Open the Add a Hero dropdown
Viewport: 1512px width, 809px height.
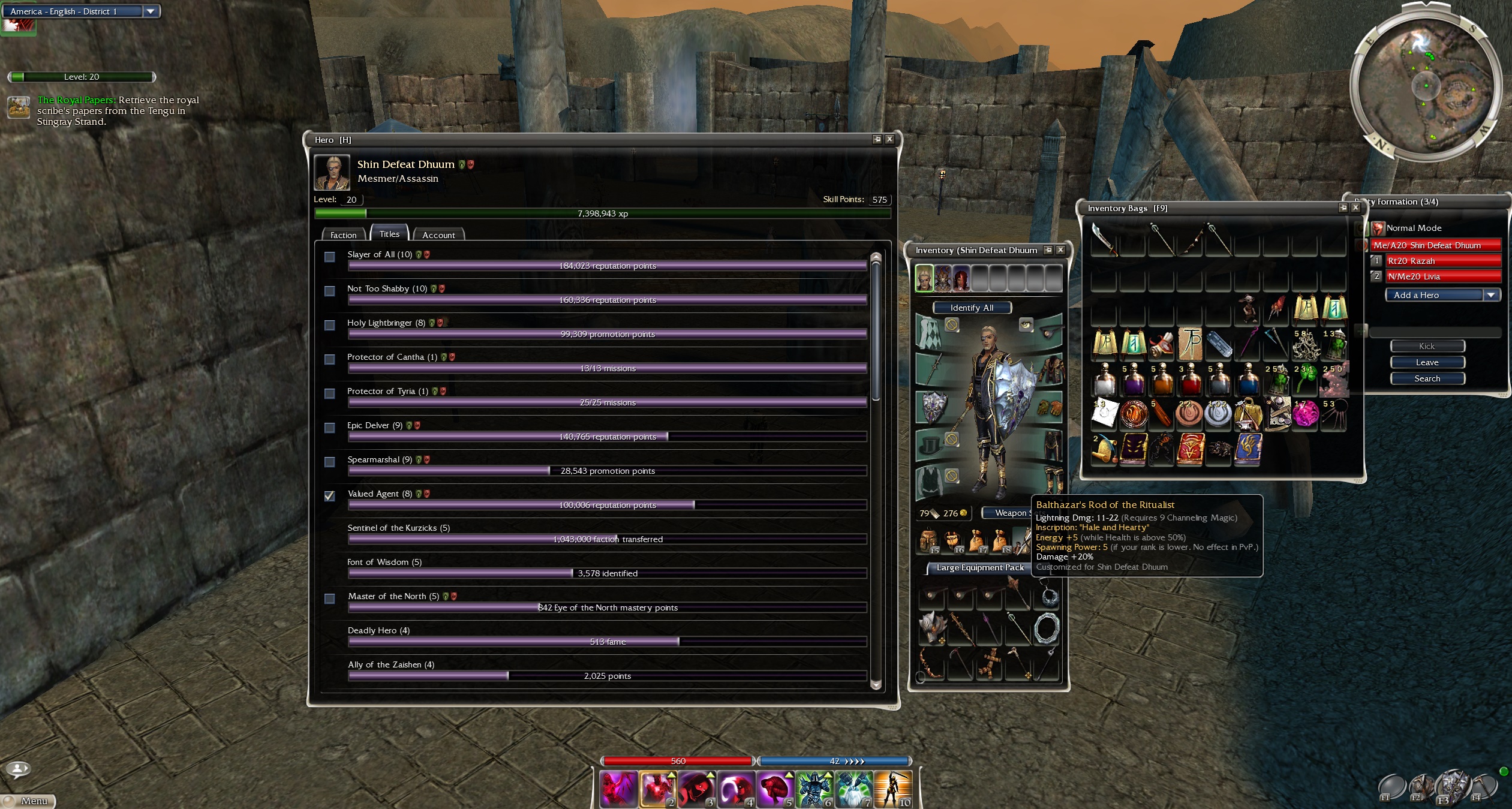[x=1491, y=295]
